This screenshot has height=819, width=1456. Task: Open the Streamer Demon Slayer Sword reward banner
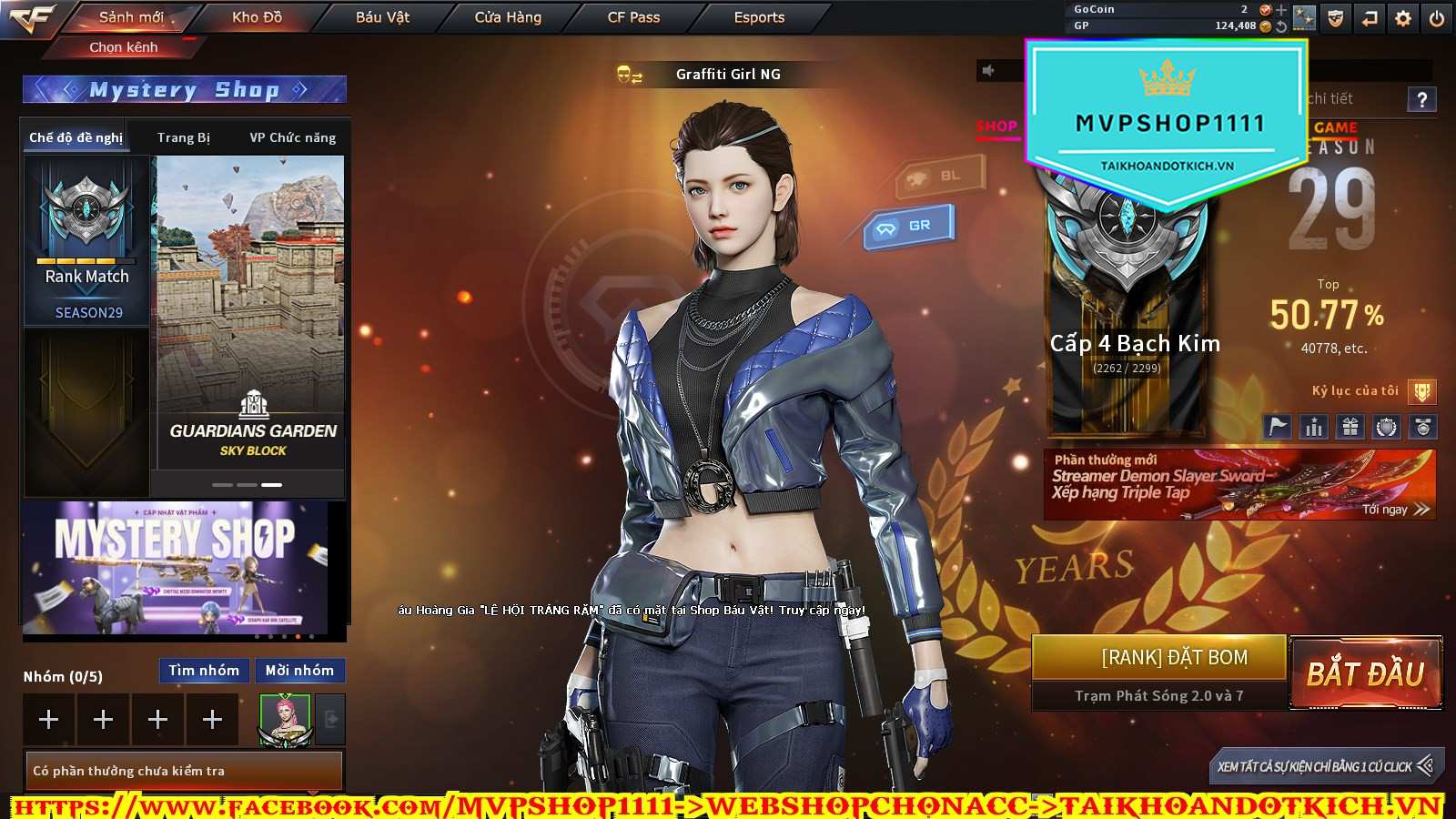point(1239,485)
